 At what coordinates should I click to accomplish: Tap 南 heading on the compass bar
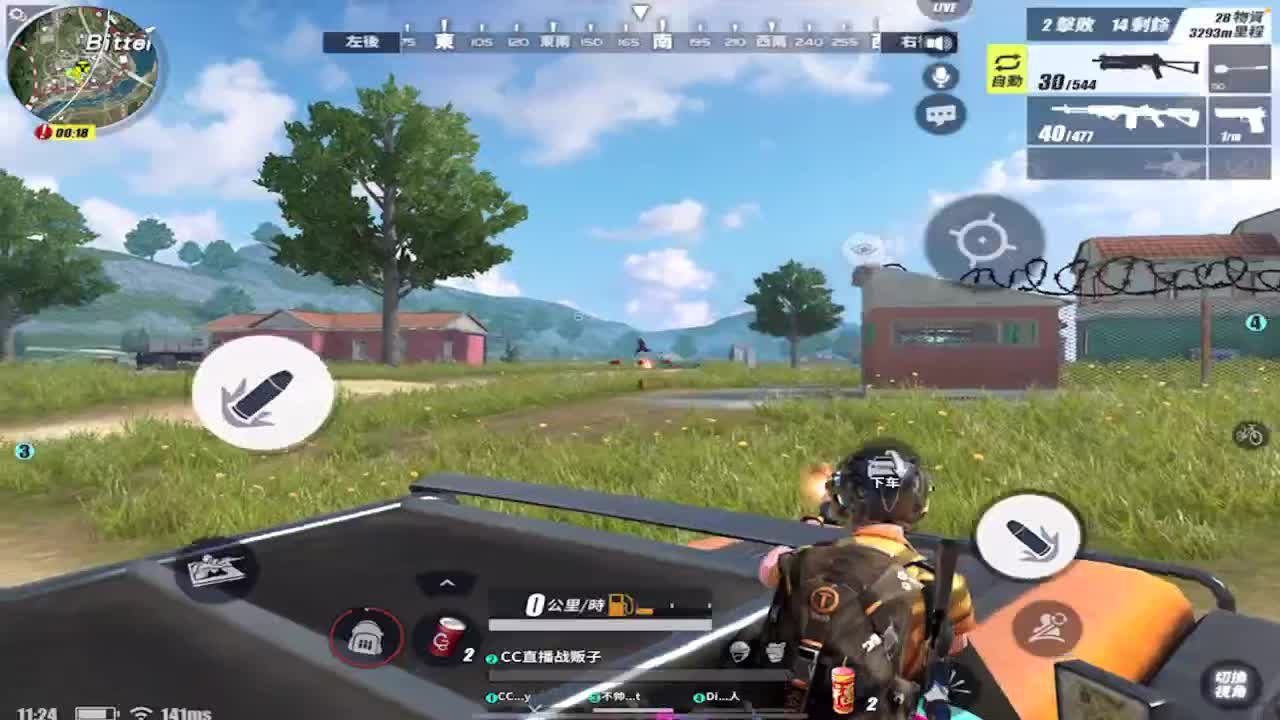[x=663, y=43]
